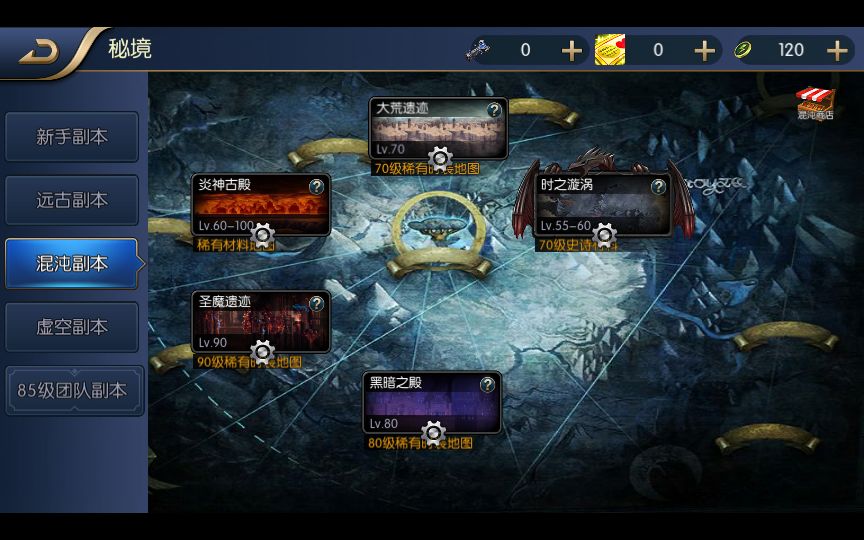Show help for 时之漩涡 question mark
The height and width of the screenshot is (540, 864).
659,186
